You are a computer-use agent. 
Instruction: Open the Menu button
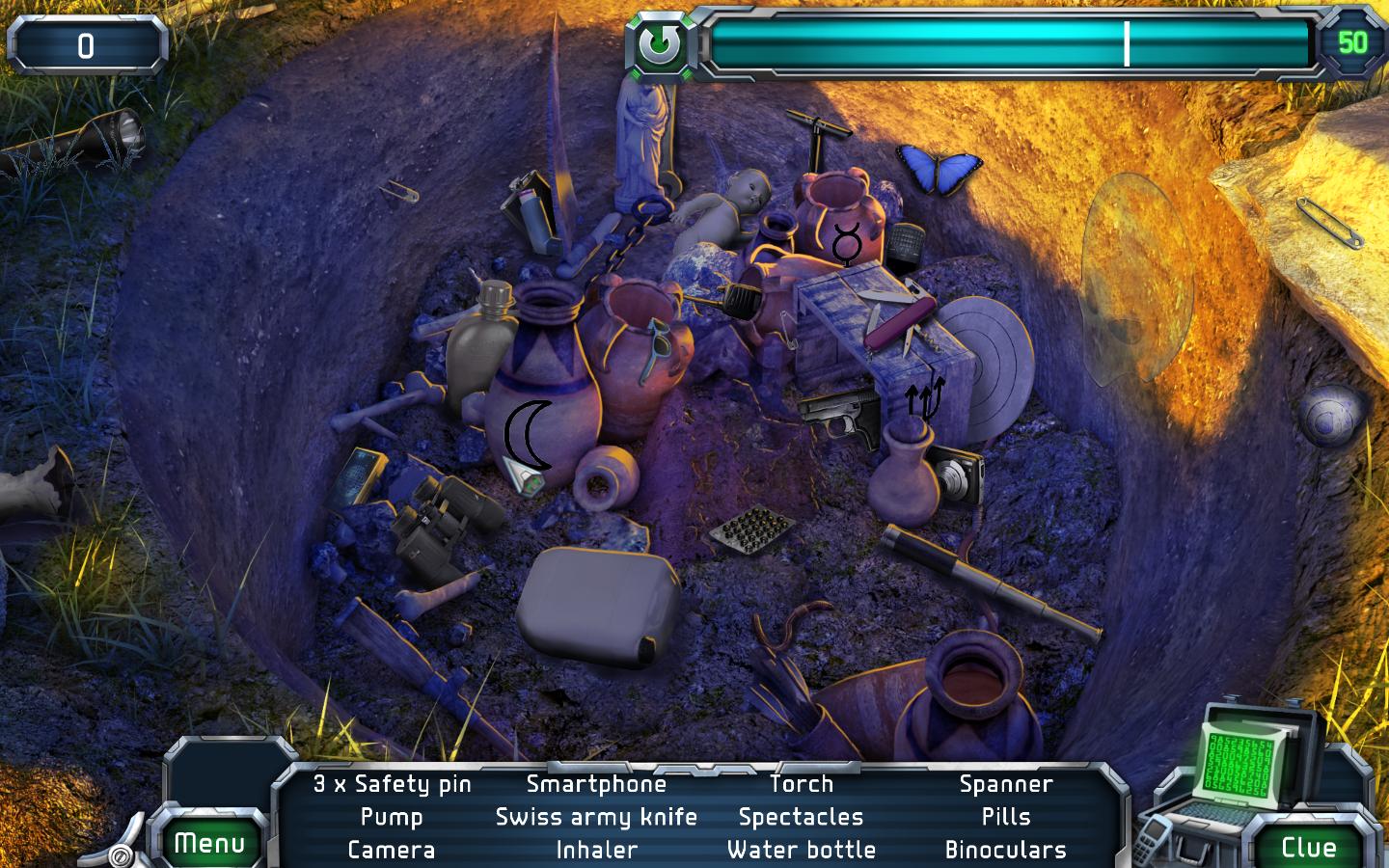tap(209, 843)
